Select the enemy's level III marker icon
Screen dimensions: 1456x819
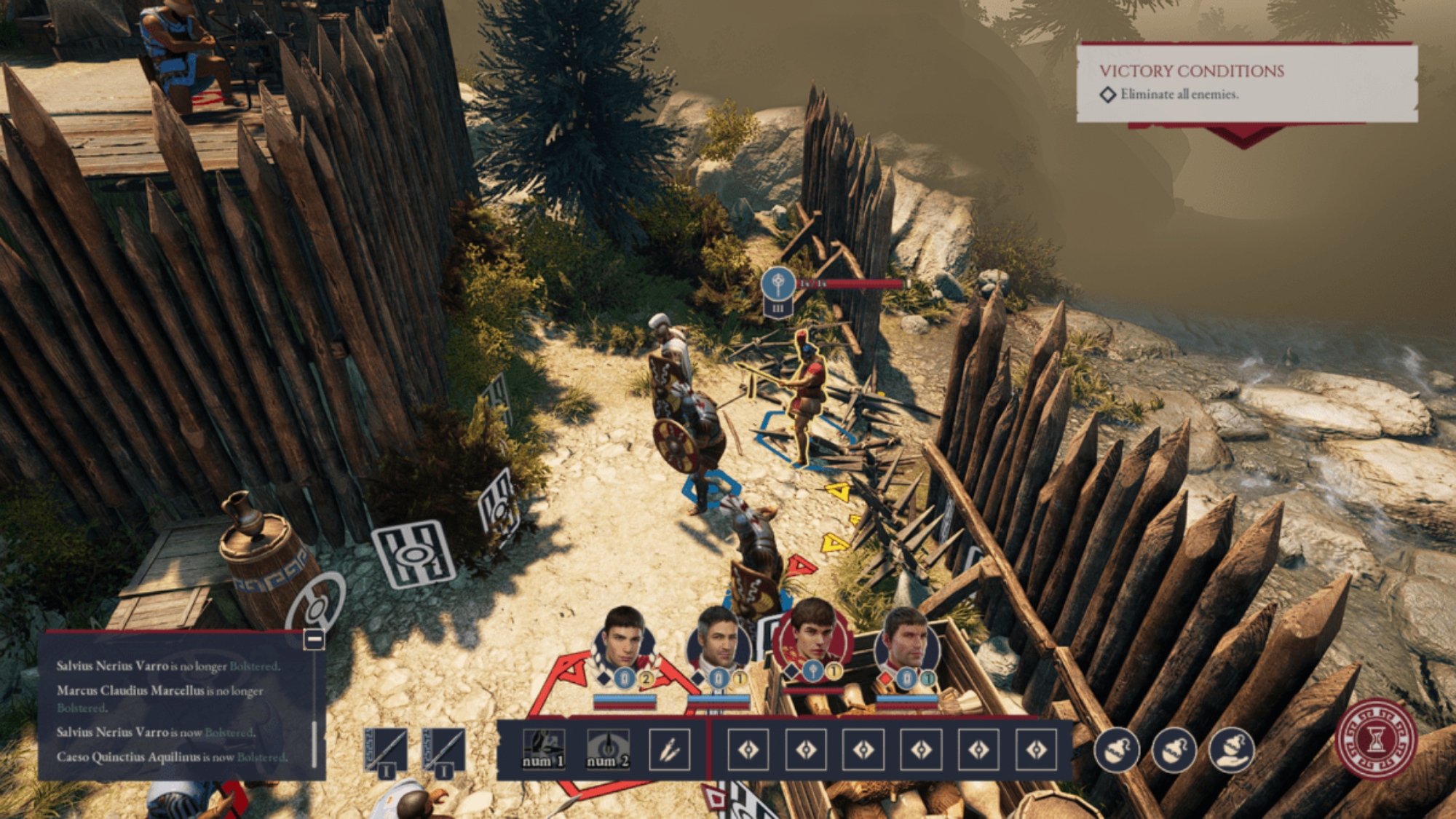(778, 308)
